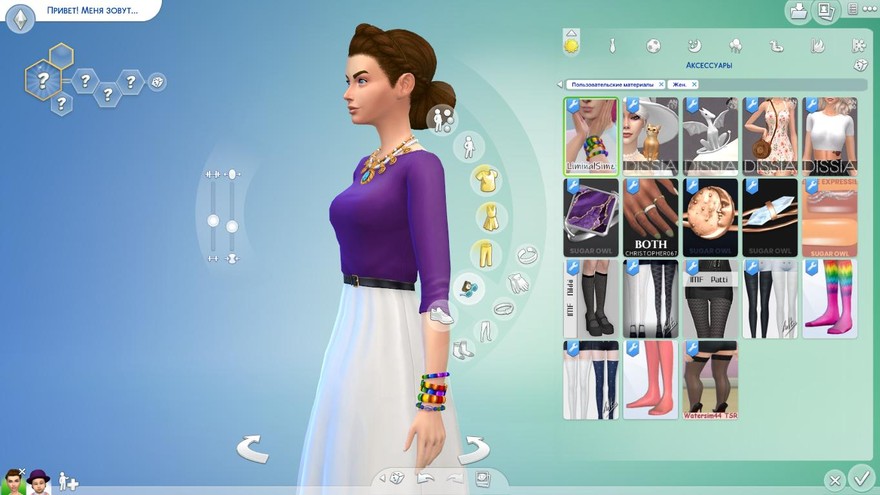Viewport: 880px width, 495px height.
Task: Select the BOTH Christopher067 rings thumbnail
Action: [x=651, y=218]
